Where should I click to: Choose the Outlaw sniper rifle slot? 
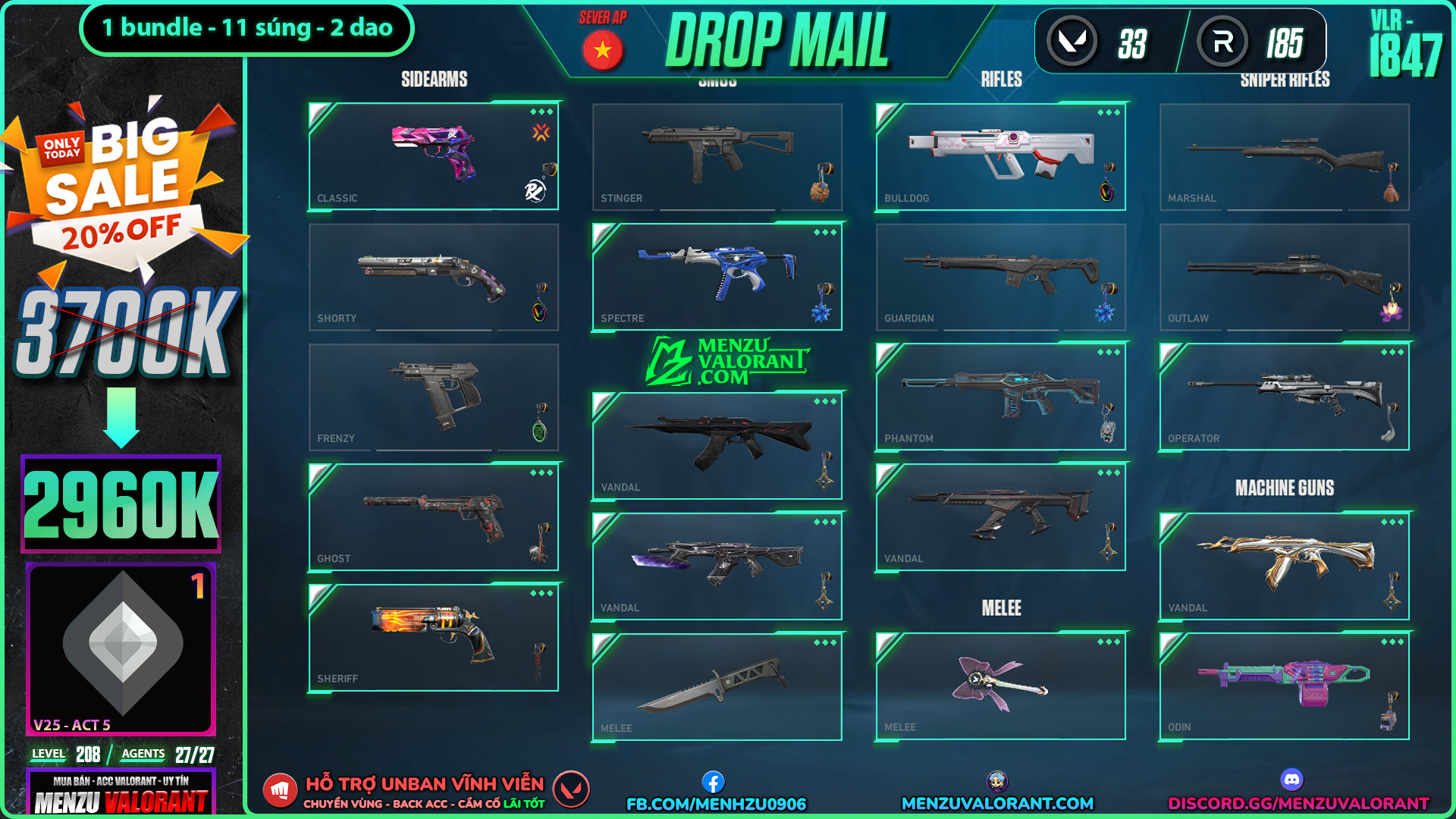coord(1284,277)
